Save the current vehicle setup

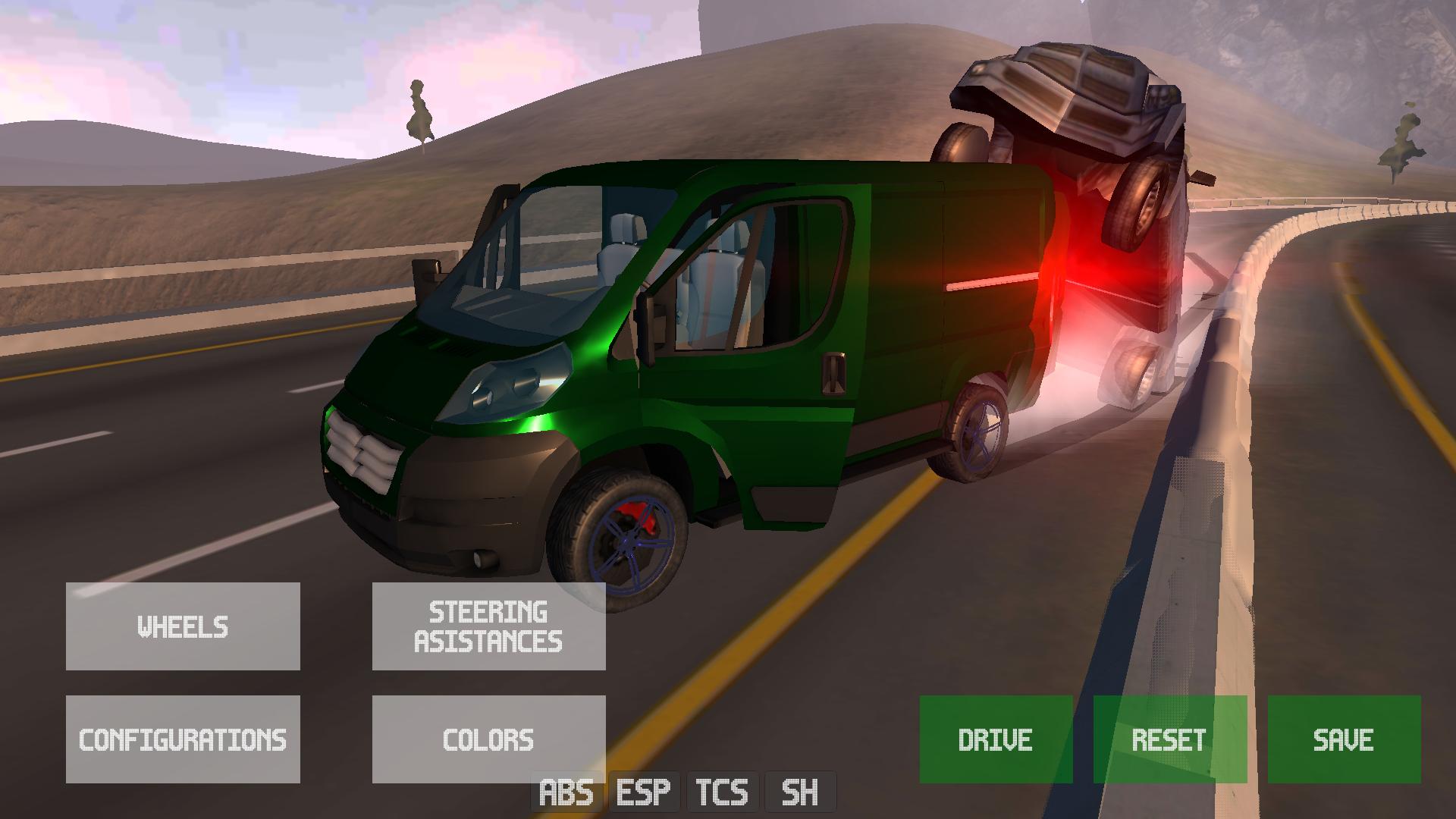pos(1344,739)
